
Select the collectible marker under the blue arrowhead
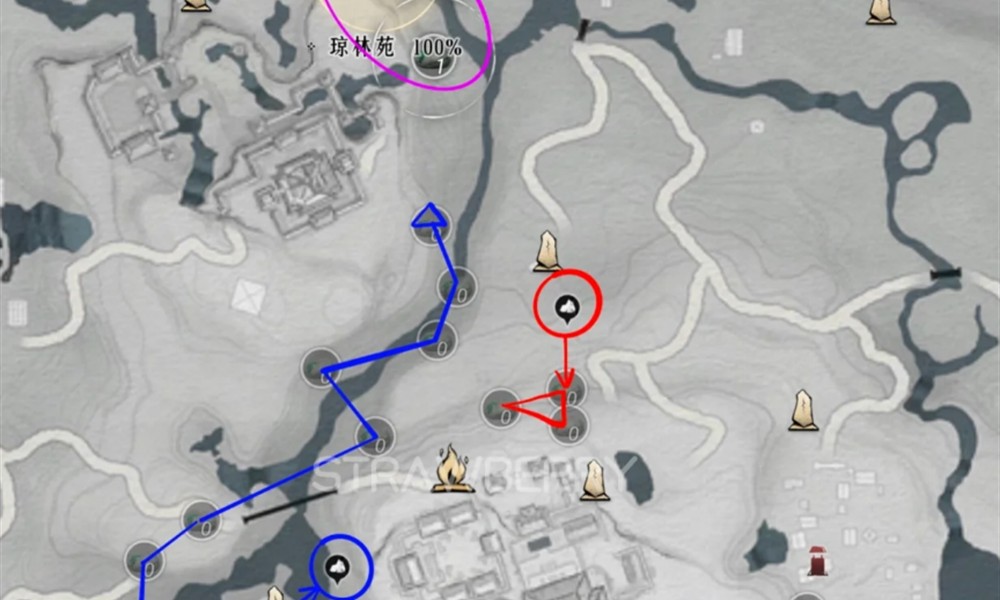tap(432, 225)
